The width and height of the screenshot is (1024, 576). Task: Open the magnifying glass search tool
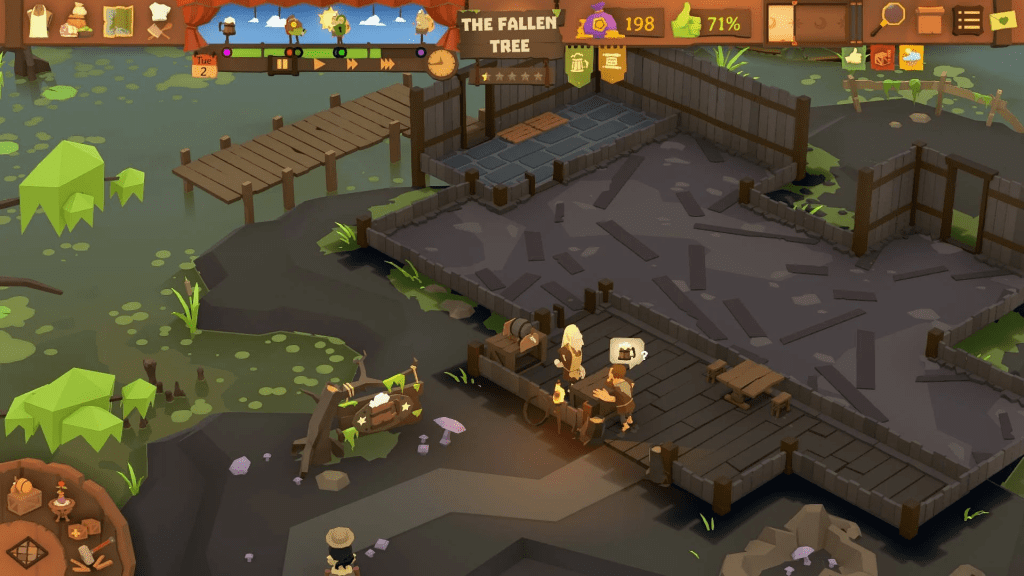pyautogui.click(x=889, y=19)
